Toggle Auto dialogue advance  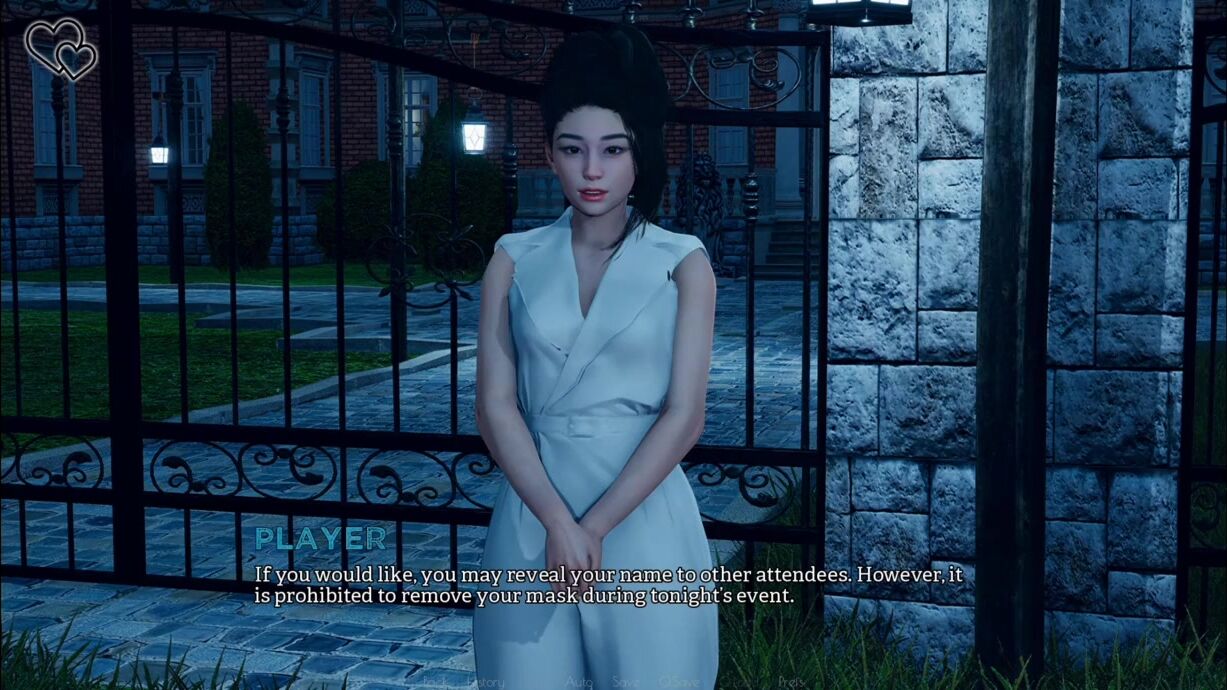click(x=579, y=681)
